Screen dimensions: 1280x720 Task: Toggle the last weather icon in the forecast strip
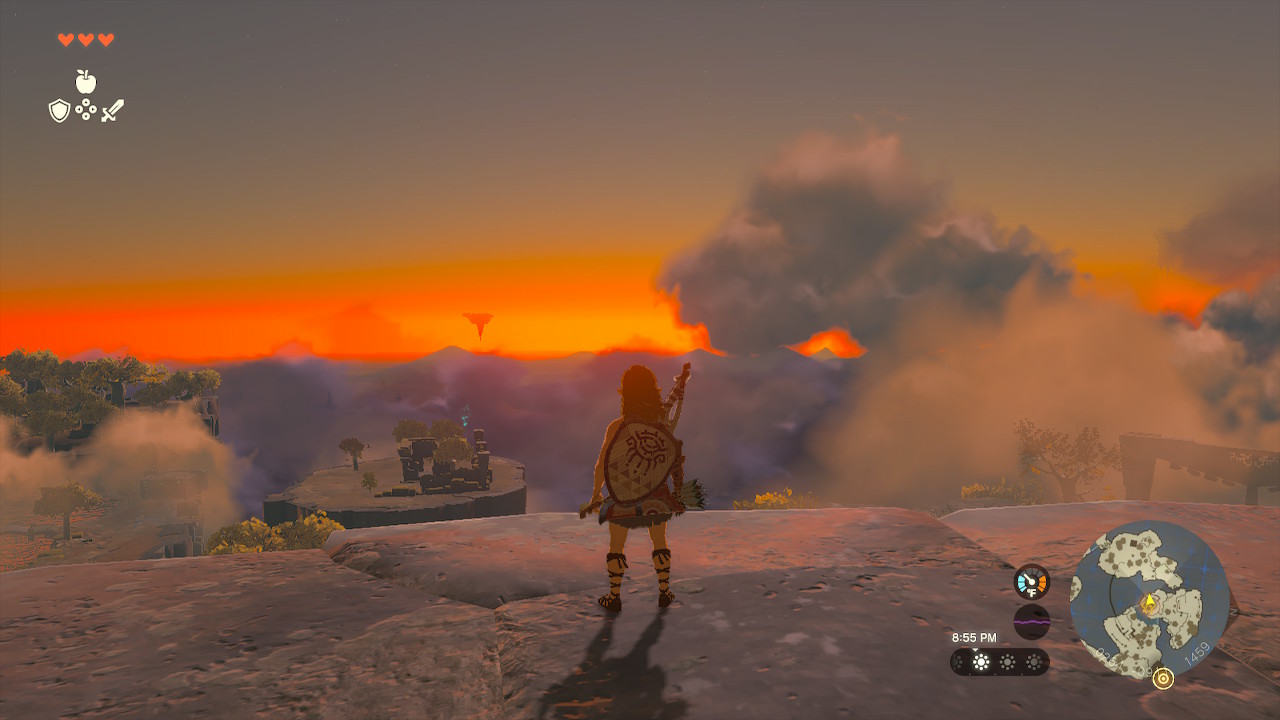coord(1034,661)
